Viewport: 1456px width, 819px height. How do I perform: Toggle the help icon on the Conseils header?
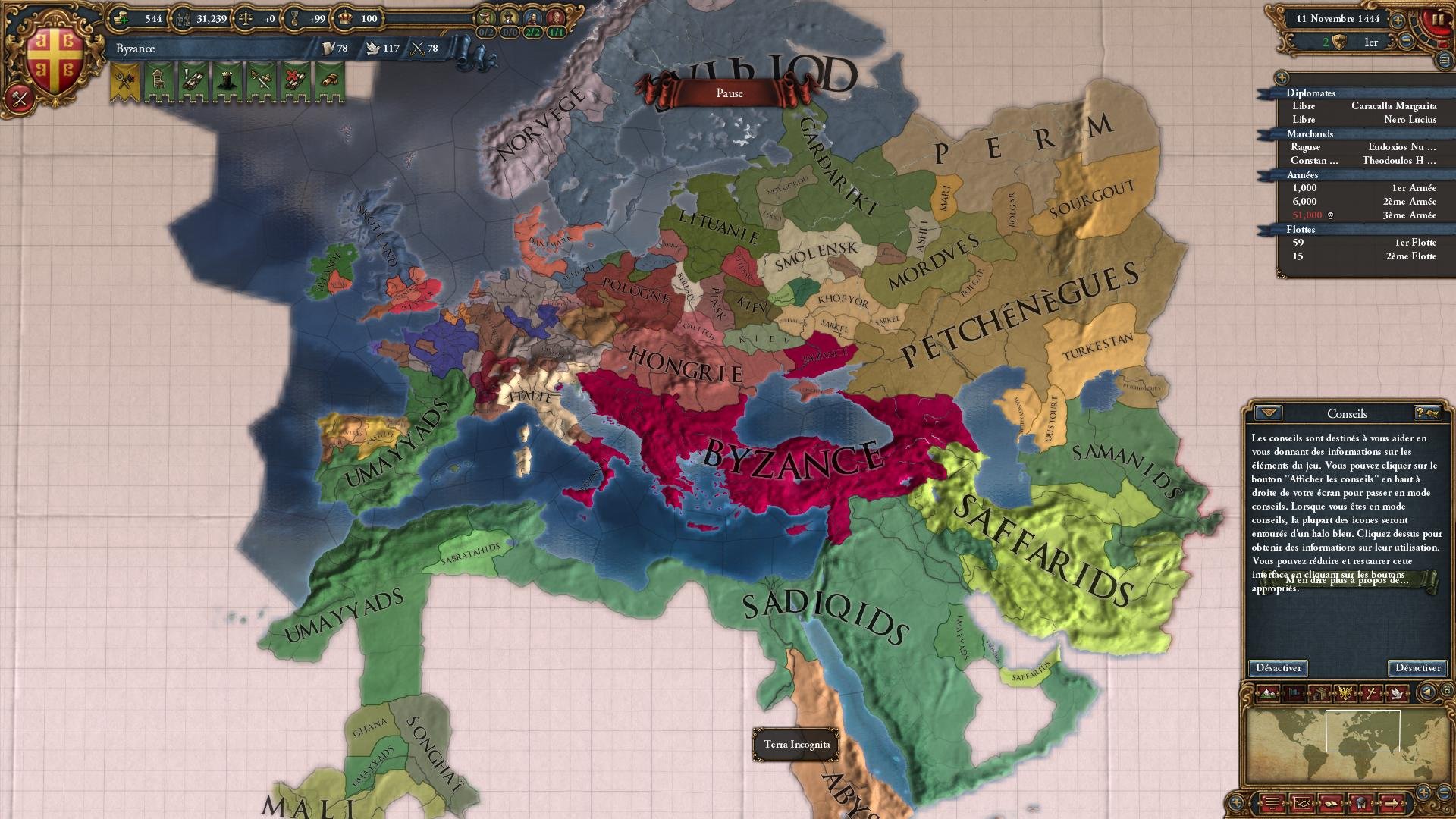pos(1429,413)
